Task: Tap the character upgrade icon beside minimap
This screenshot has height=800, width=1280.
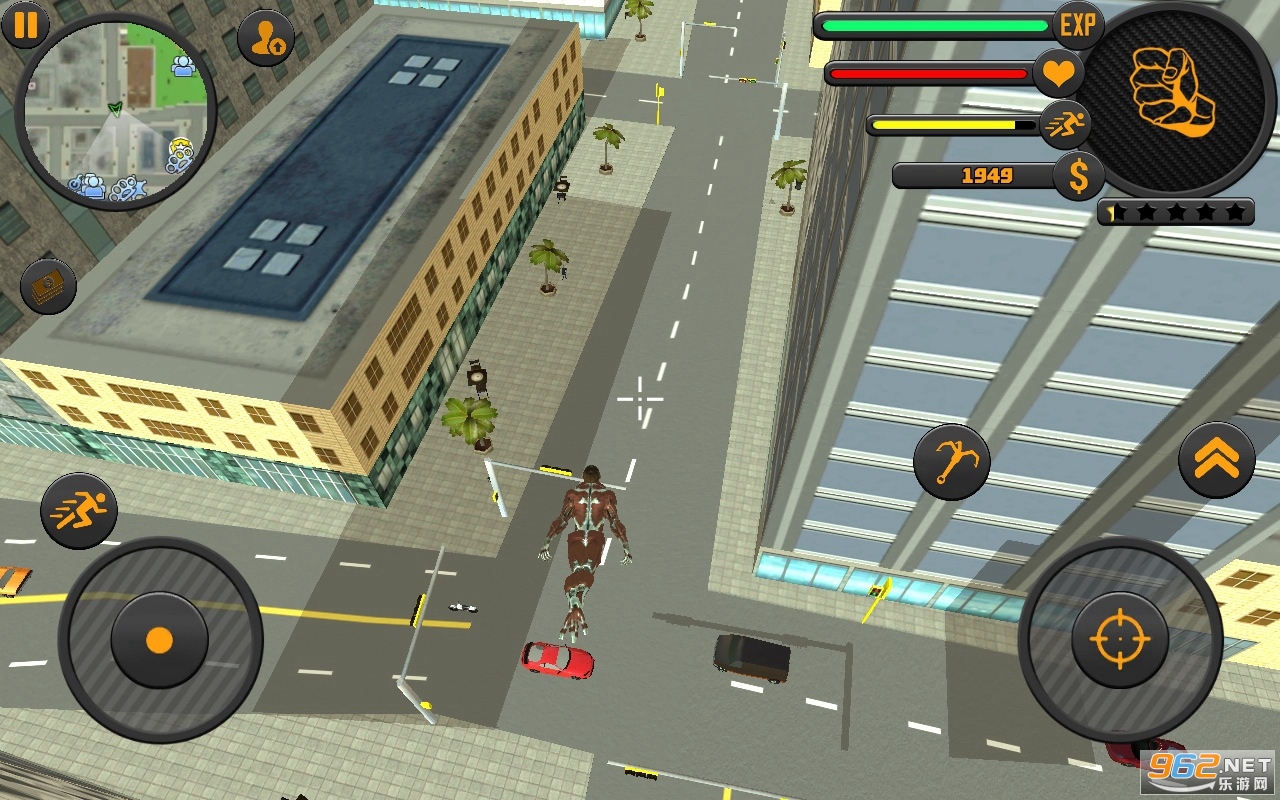Action: pyautogui.click(x=266, y=38)
